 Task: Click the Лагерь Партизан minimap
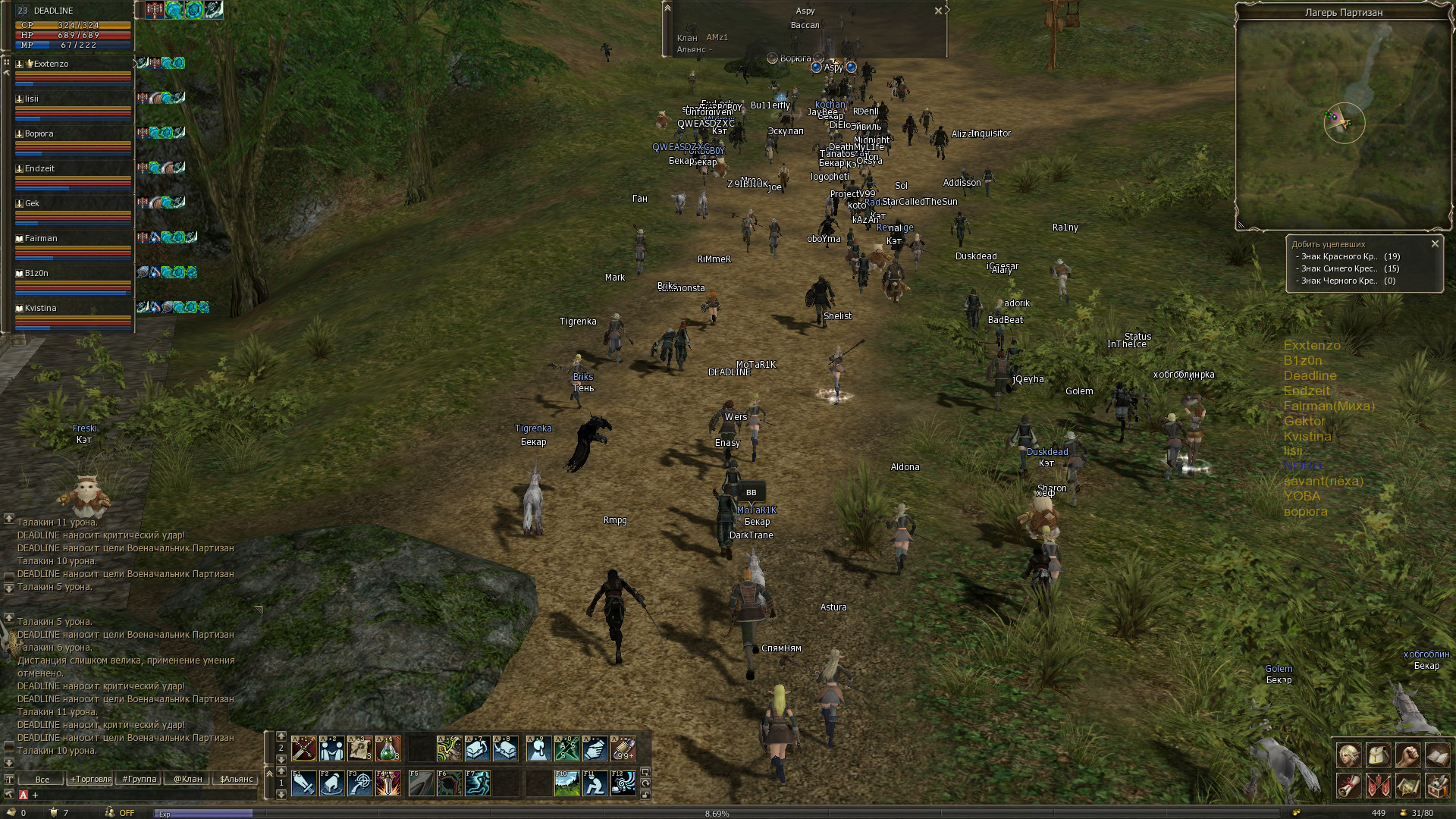1344,125
